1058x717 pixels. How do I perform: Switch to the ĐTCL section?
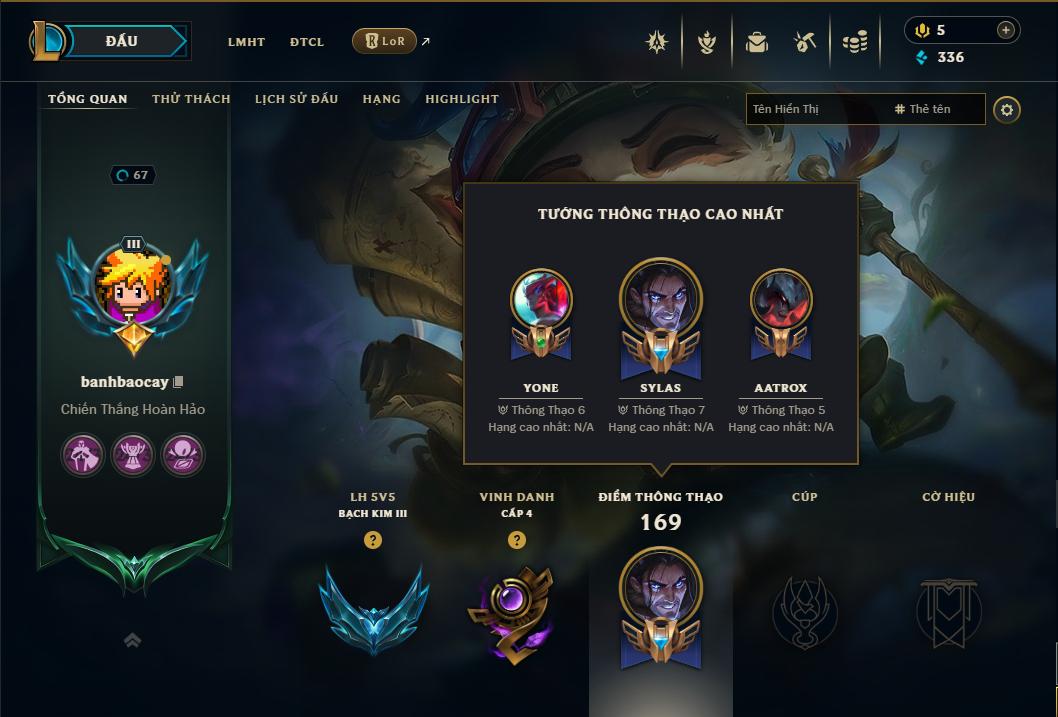click(307, 42)
